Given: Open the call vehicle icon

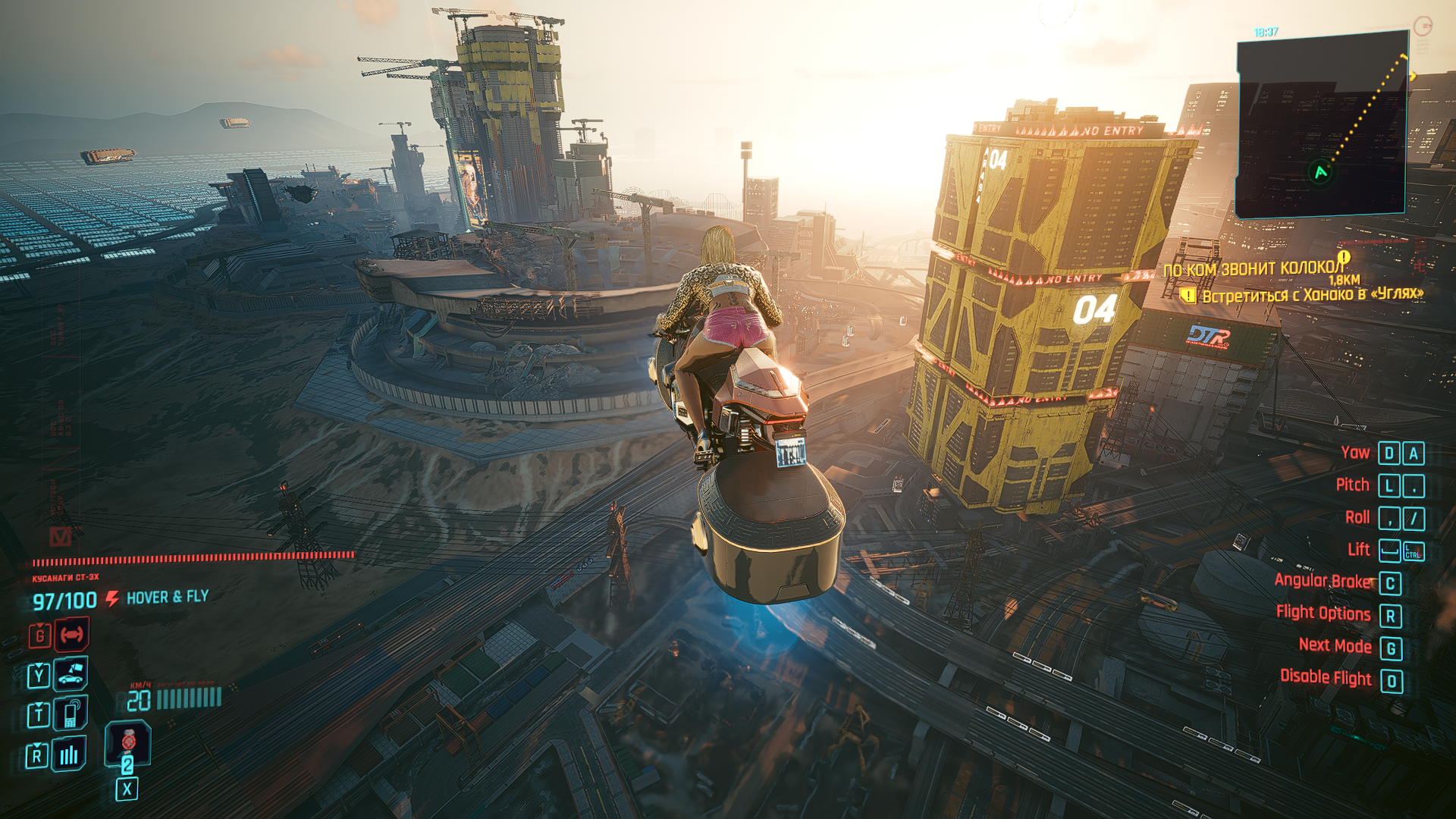Looking at the screenshot, I should point(71,673).
